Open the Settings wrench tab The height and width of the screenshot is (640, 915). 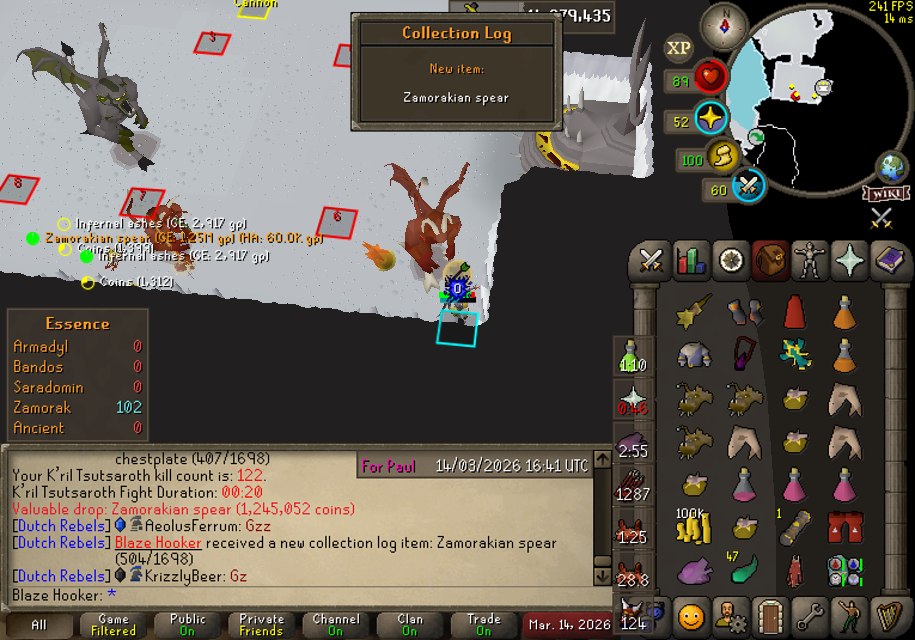[x=808, y=614]
